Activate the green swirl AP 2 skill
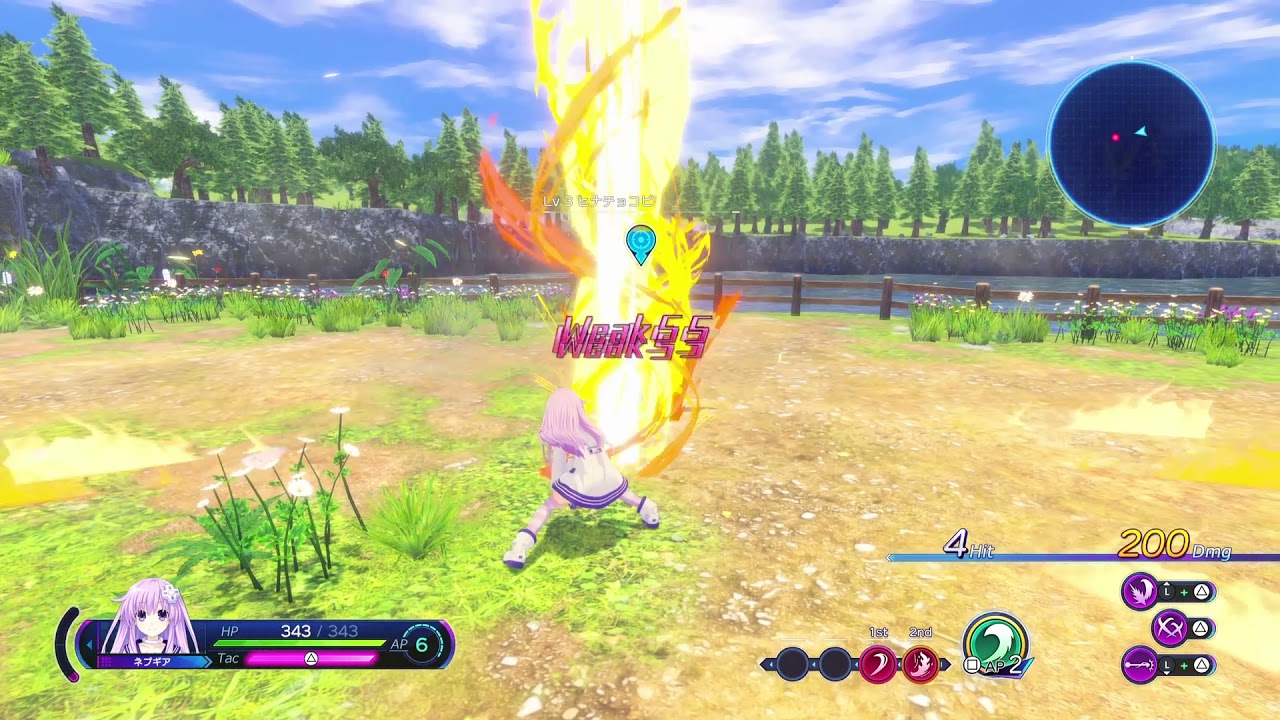Screen dimensions: 1280x720 click(994, 642)
